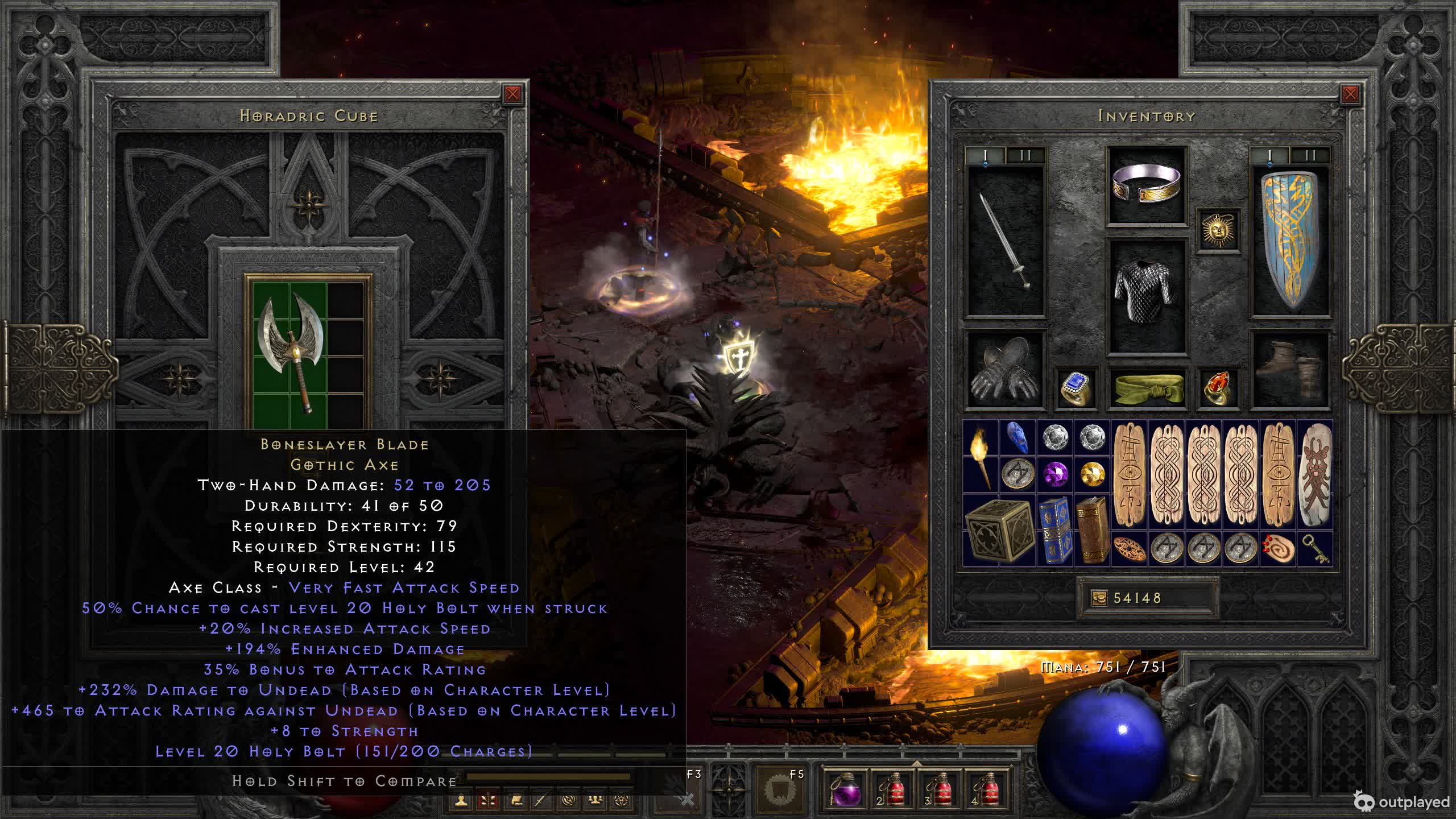Use the purple rejuvenation potion in belt
The image size is (1456, 819).
click(x=845, y=791)
